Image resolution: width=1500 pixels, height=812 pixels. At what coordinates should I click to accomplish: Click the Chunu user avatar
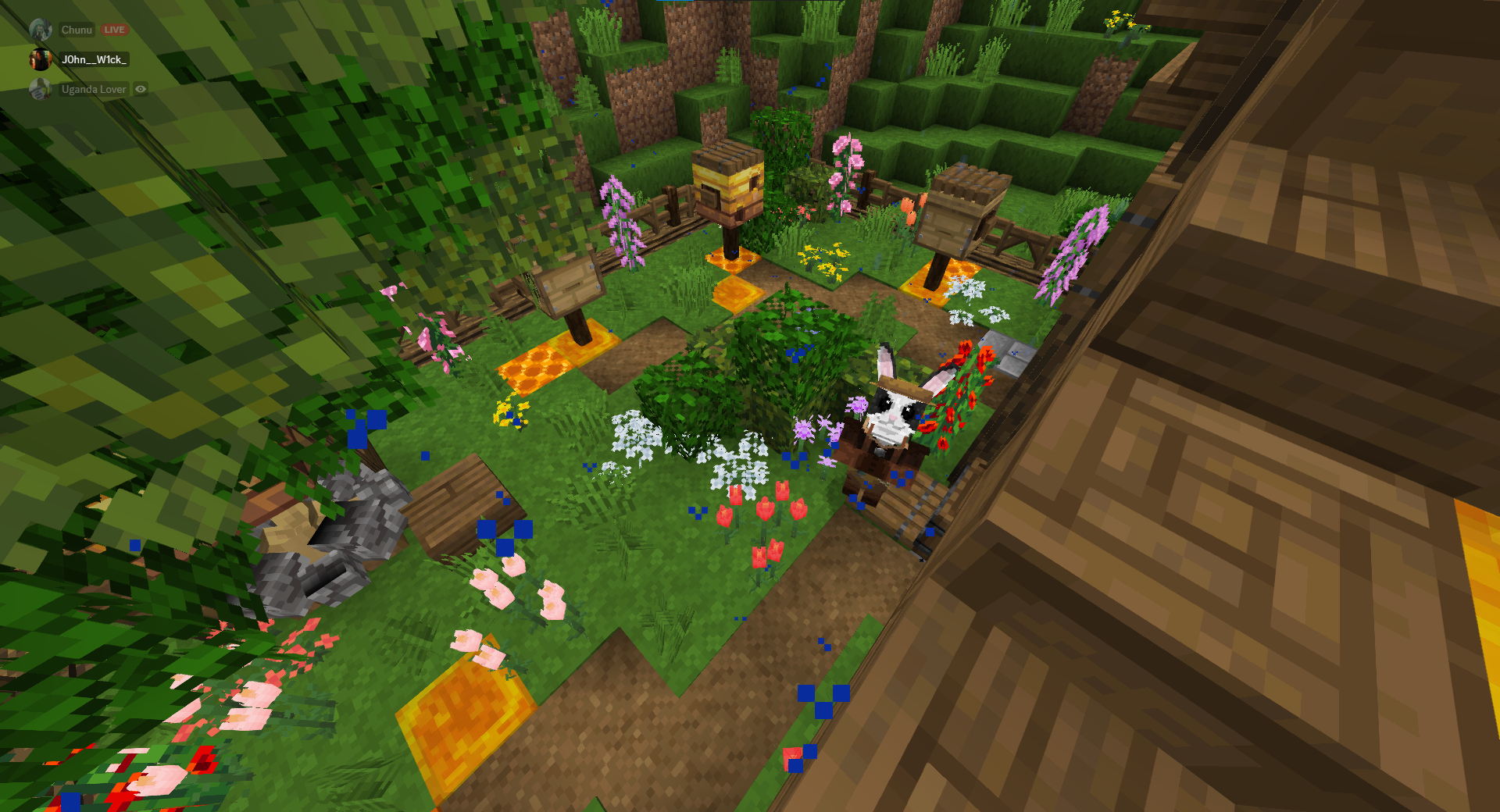point(41,30)
